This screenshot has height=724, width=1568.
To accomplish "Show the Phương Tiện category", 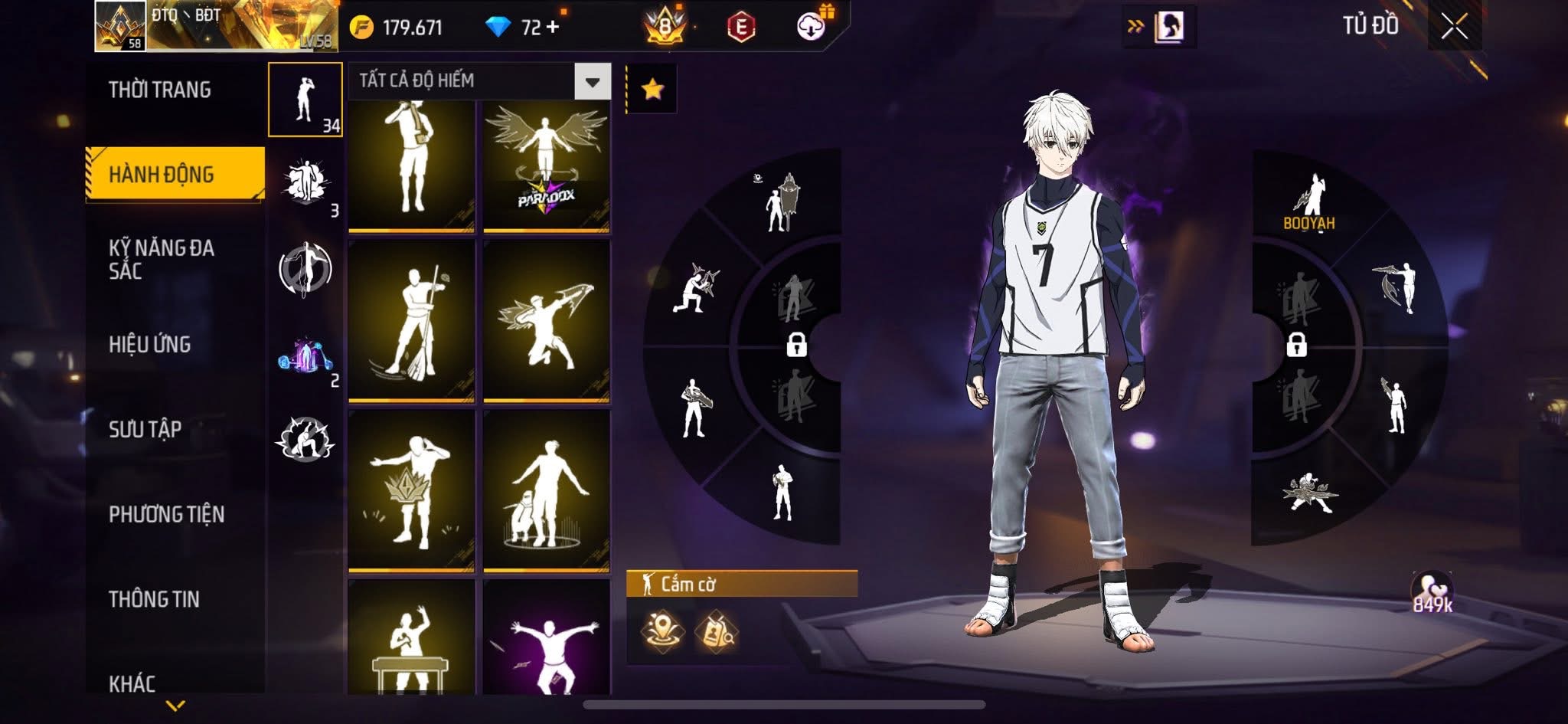I will tap(166, 514).
